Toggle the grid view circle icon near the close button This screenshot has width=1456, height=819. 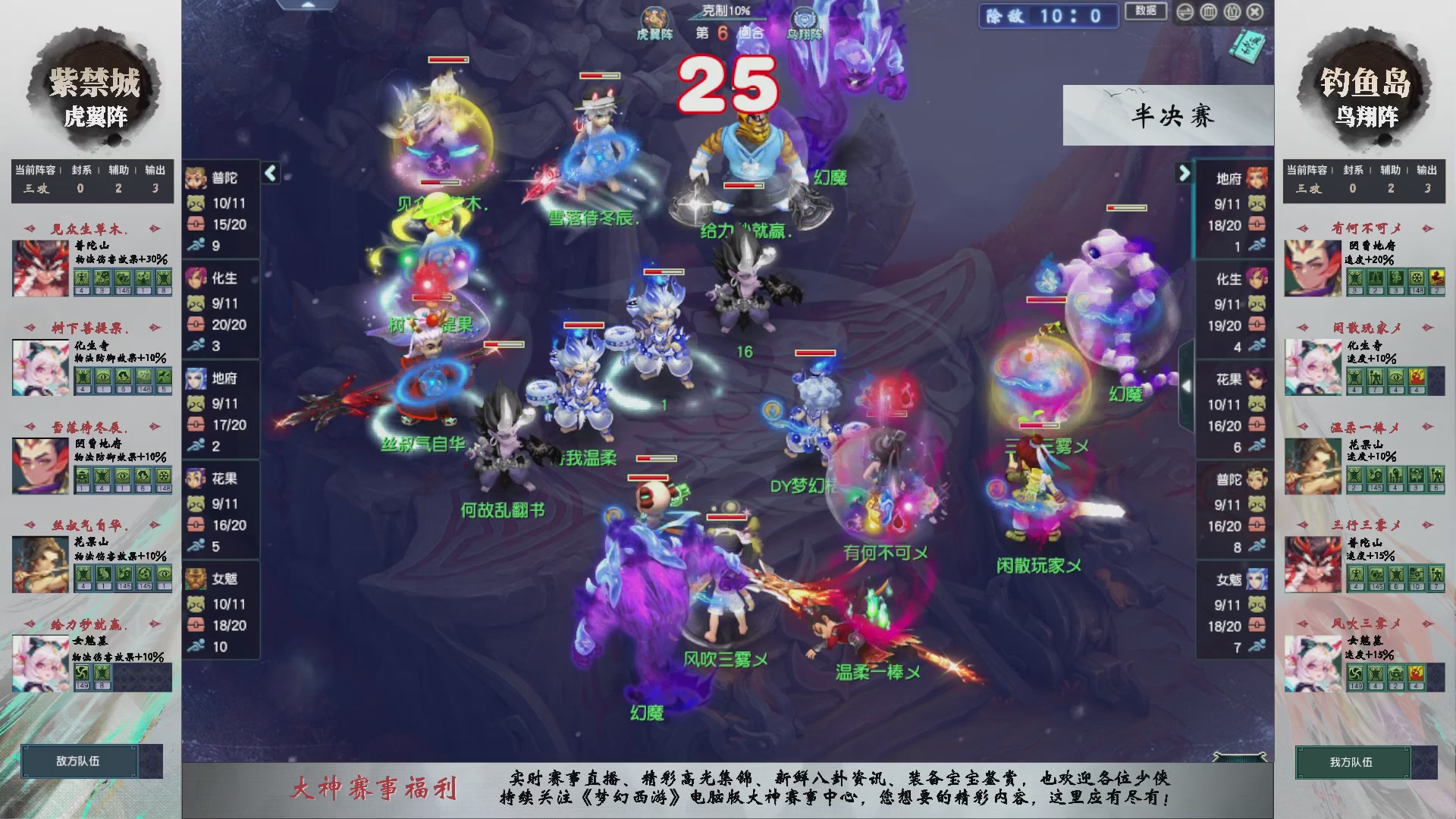[1208, 13]
